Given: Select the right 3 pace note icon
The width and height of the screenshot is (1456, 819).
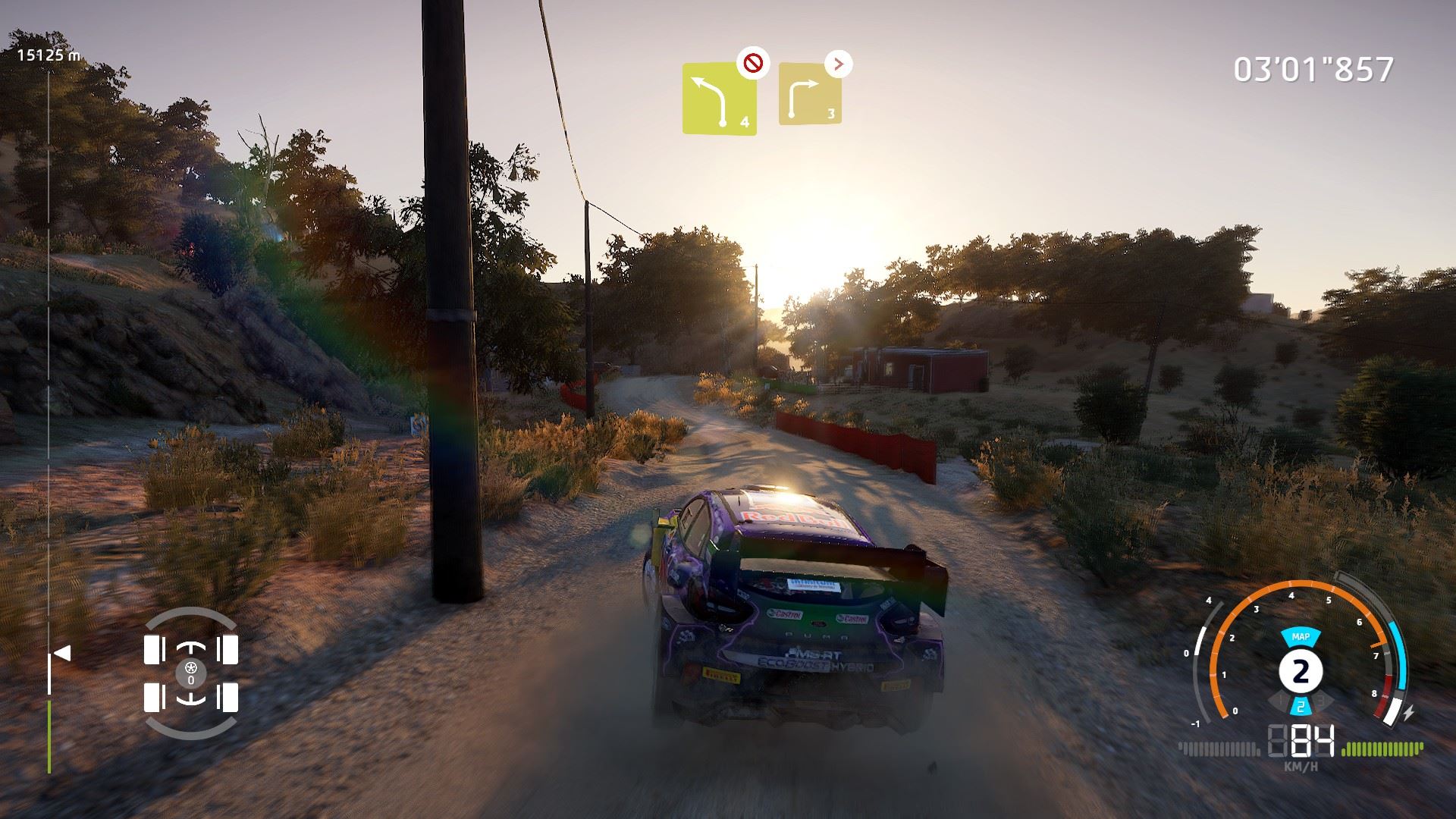Looking at the screenshot, I should 810,94.
